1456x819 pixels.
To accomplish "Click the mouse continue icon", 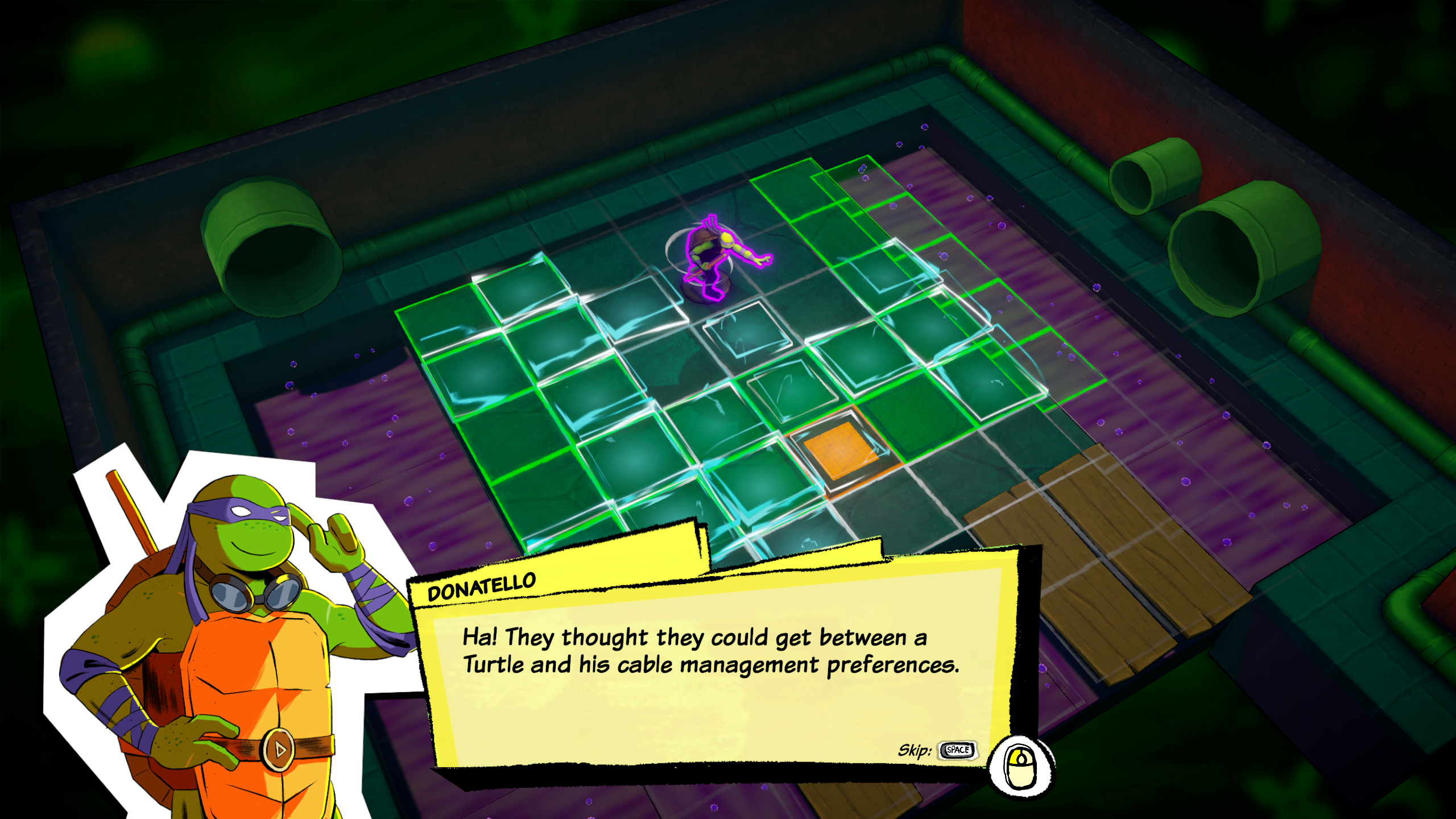I will click(1021, 768).
